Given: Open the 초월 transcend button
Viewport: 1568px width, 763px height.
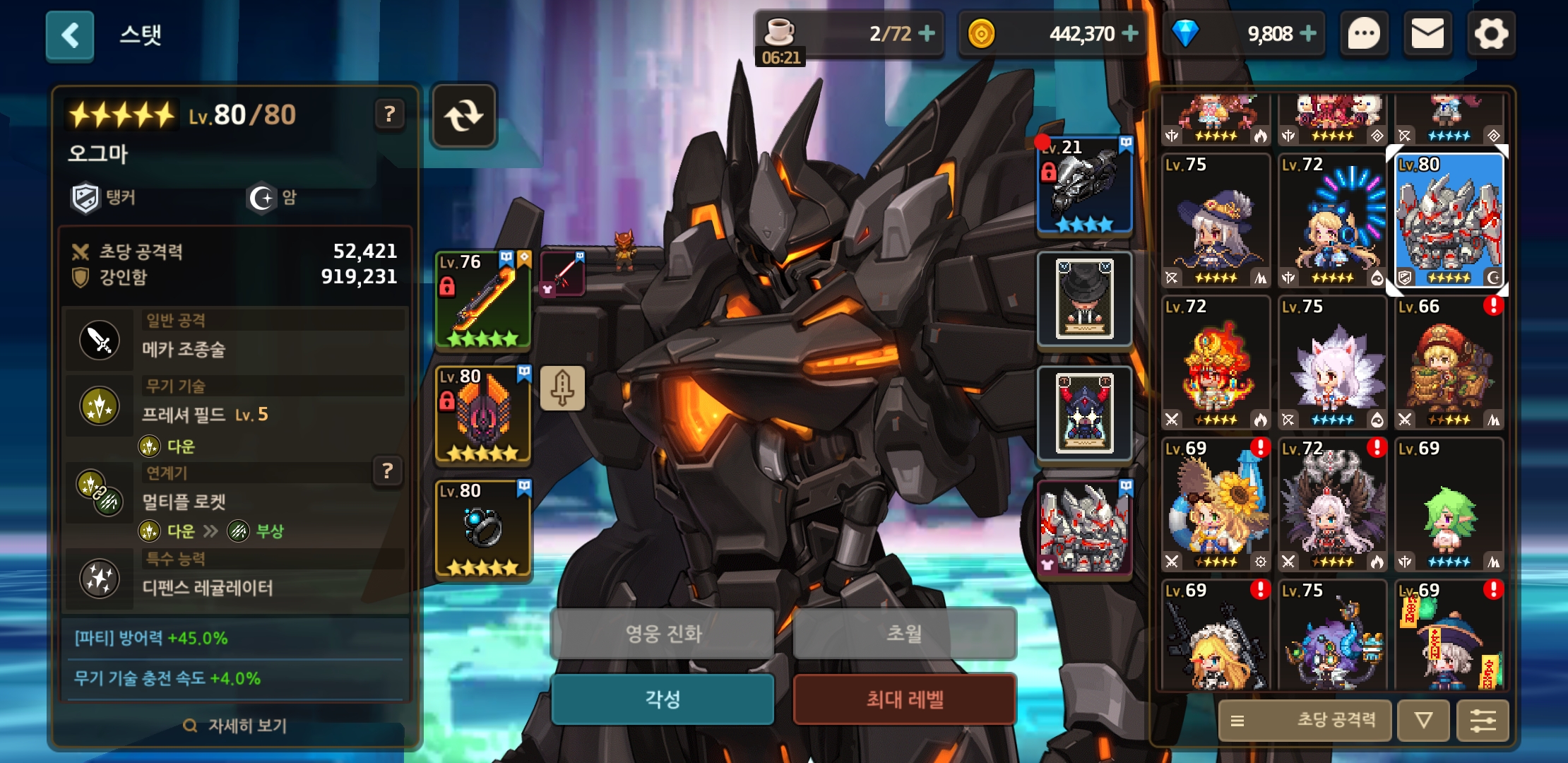Looking at the screenshot, I should [x=905, y=634].
